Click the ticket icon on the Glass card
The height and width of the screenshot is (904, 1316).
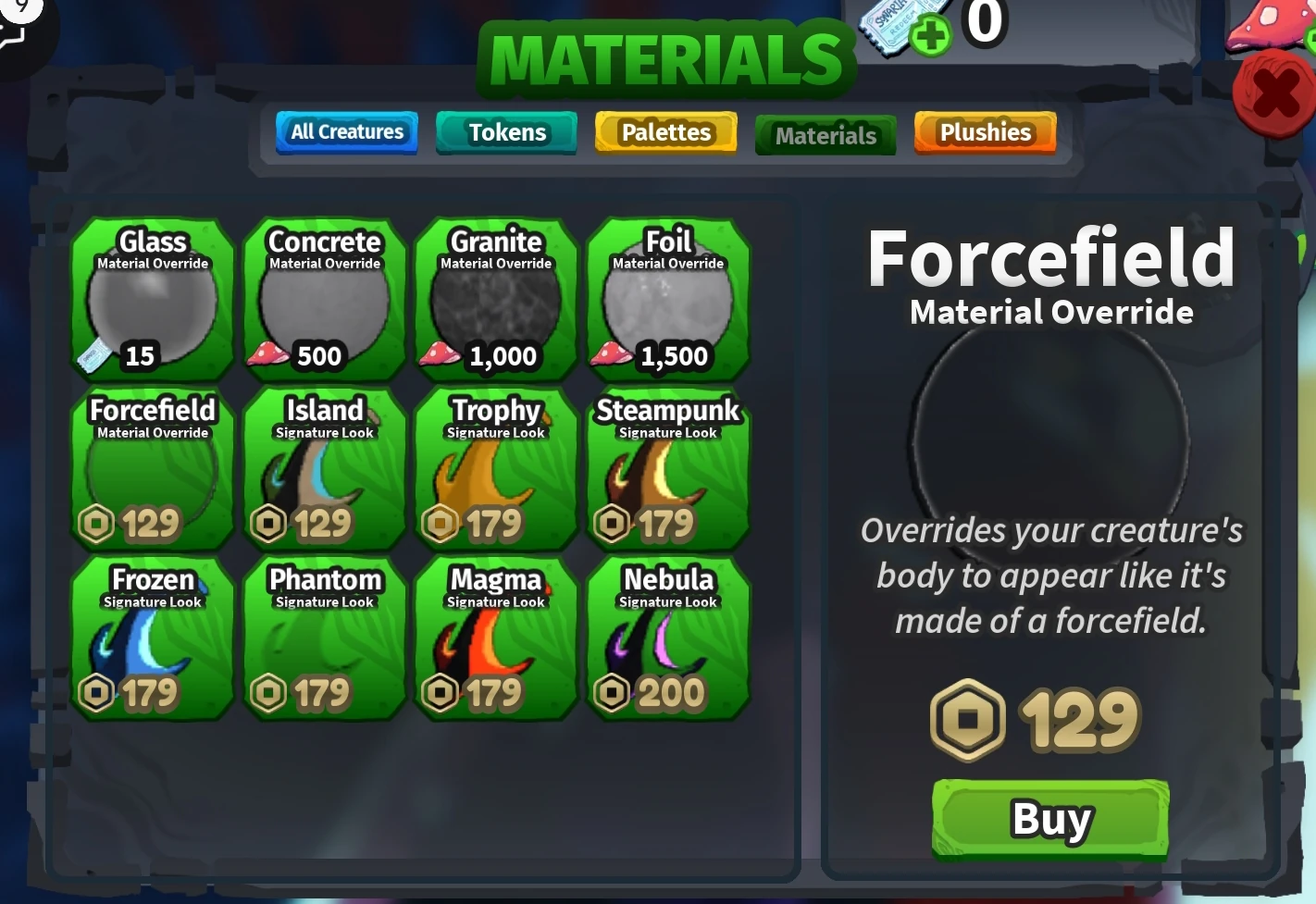(94, 354)
